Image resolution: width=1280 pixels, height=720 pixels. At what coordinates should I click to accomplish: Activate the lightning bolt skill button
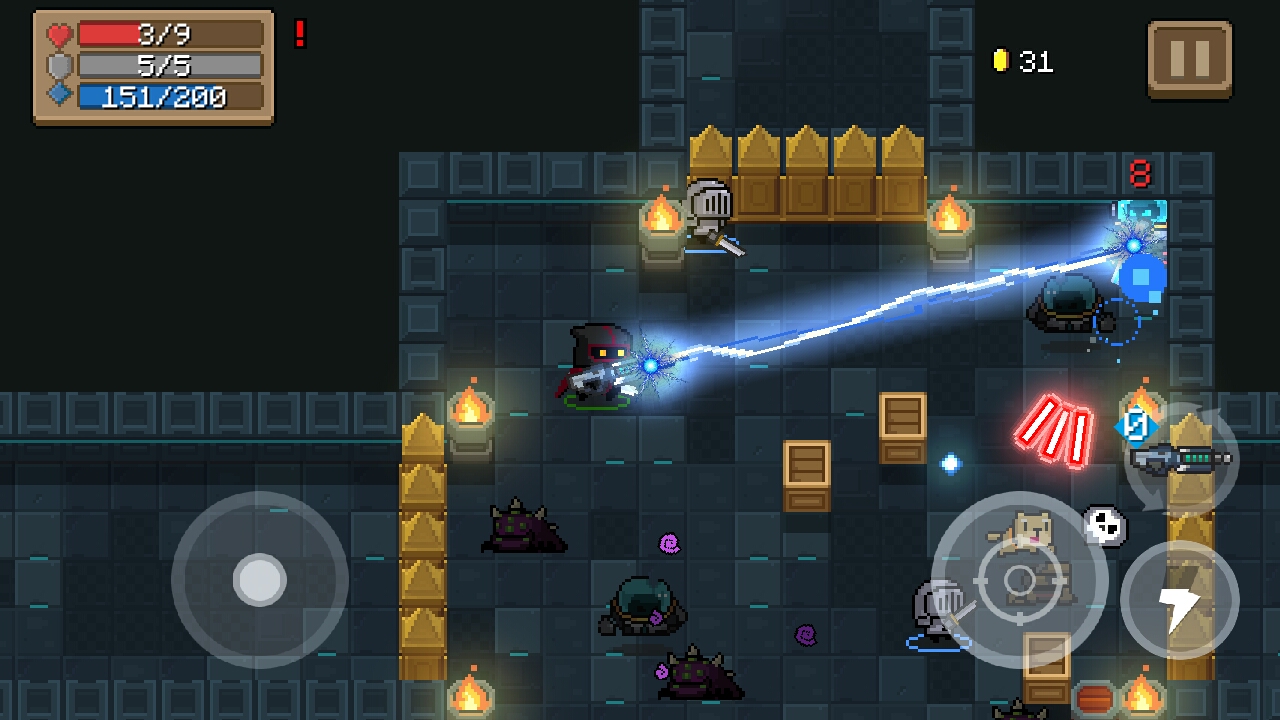click(x=1179, y=601)
